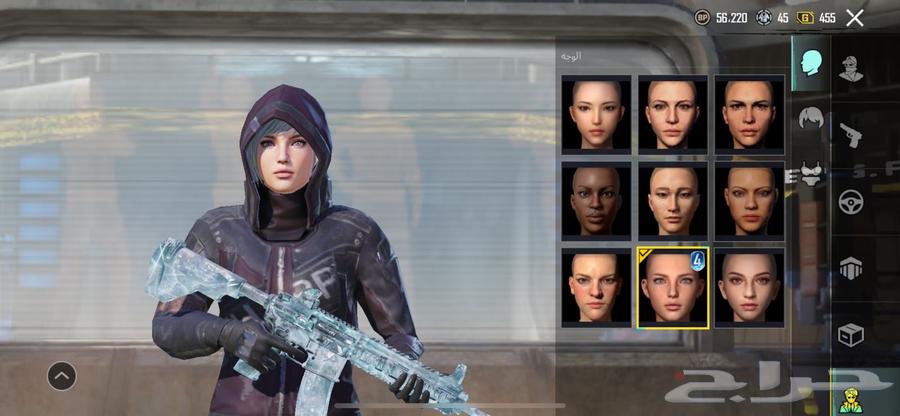Screen dimensions: 900x416
Task: Choose the gold-highlighted face with badge 4
Action: coord(673,287)
